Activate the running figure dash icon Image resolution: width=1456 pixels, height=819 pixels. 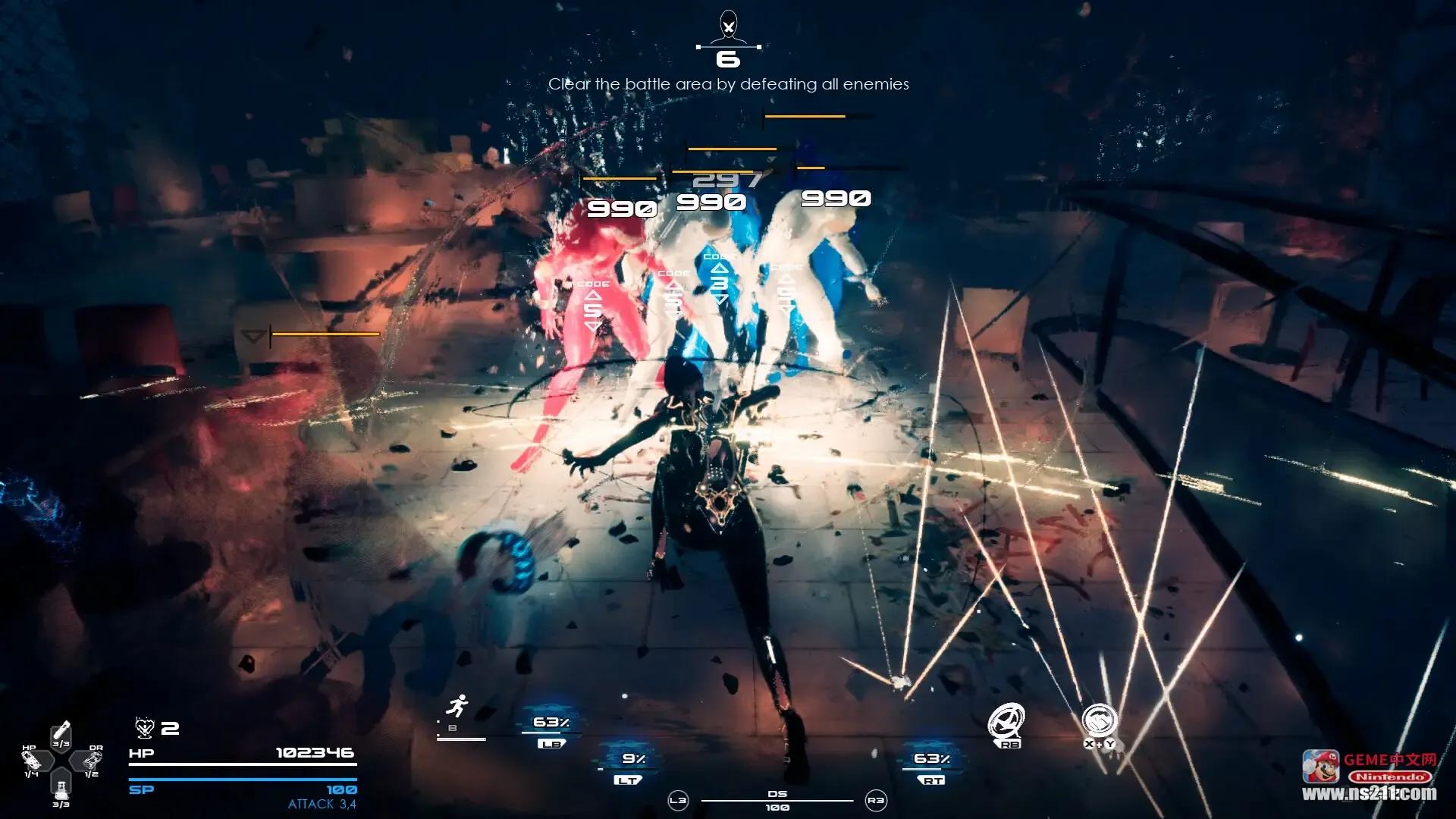tap(456, 708)
